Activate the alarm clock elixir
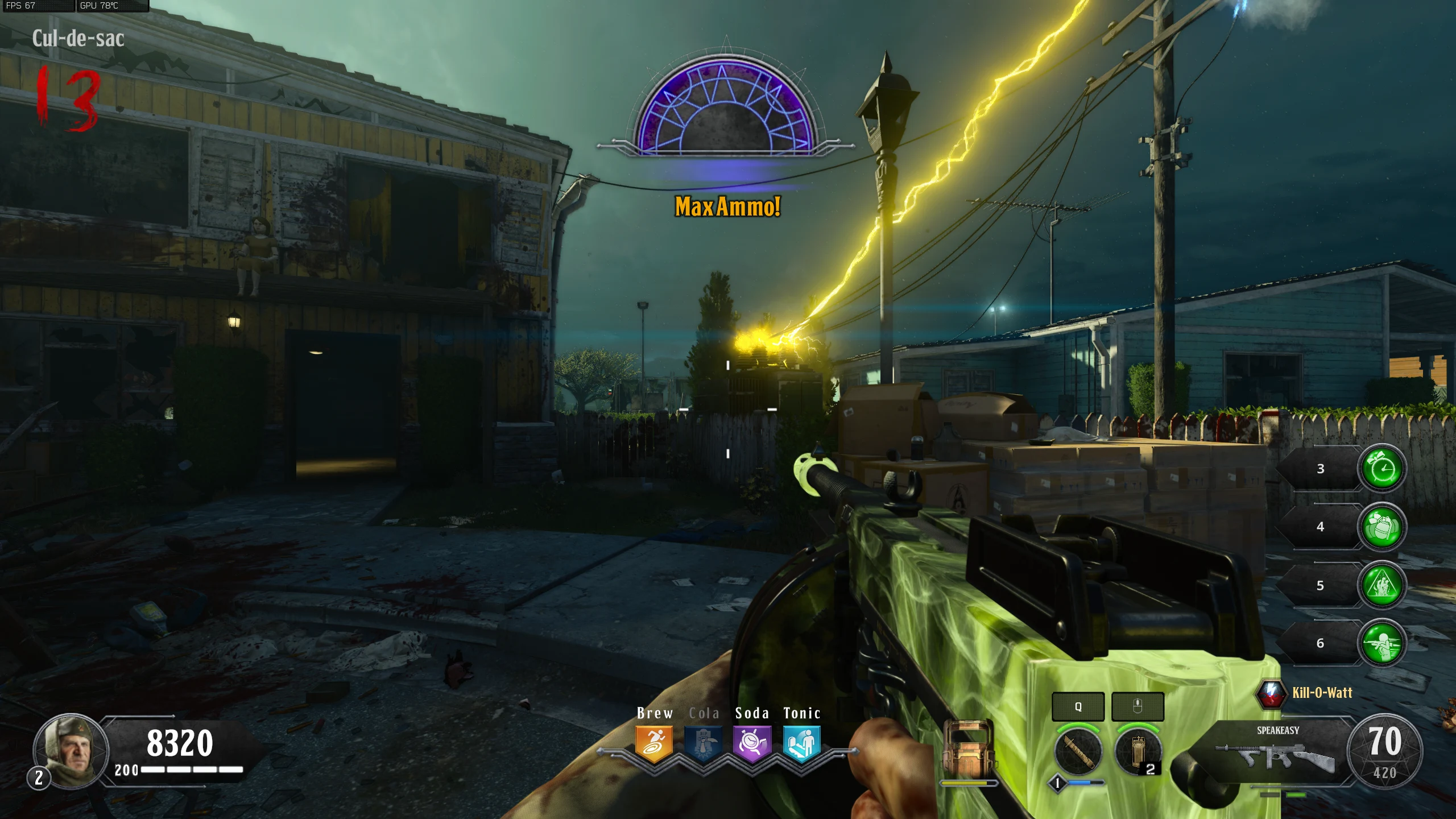This screenshot has height=819, width=1456. point(1381,469)
